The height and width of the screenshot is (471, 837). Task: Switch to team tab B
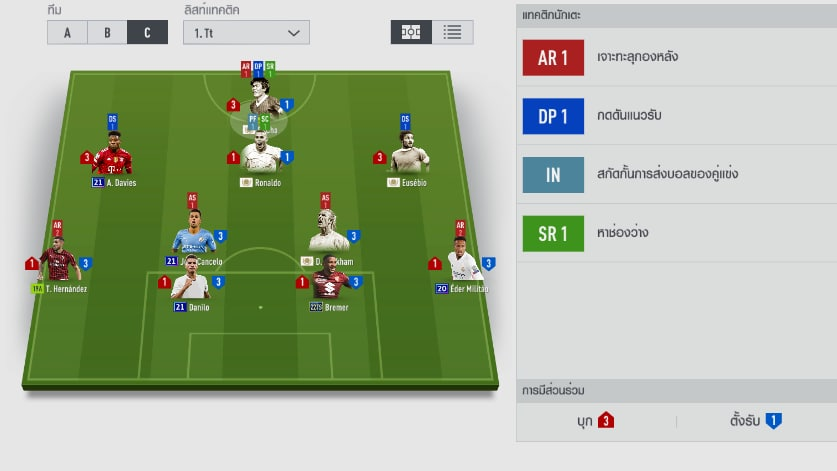click(x=107, y=32)
